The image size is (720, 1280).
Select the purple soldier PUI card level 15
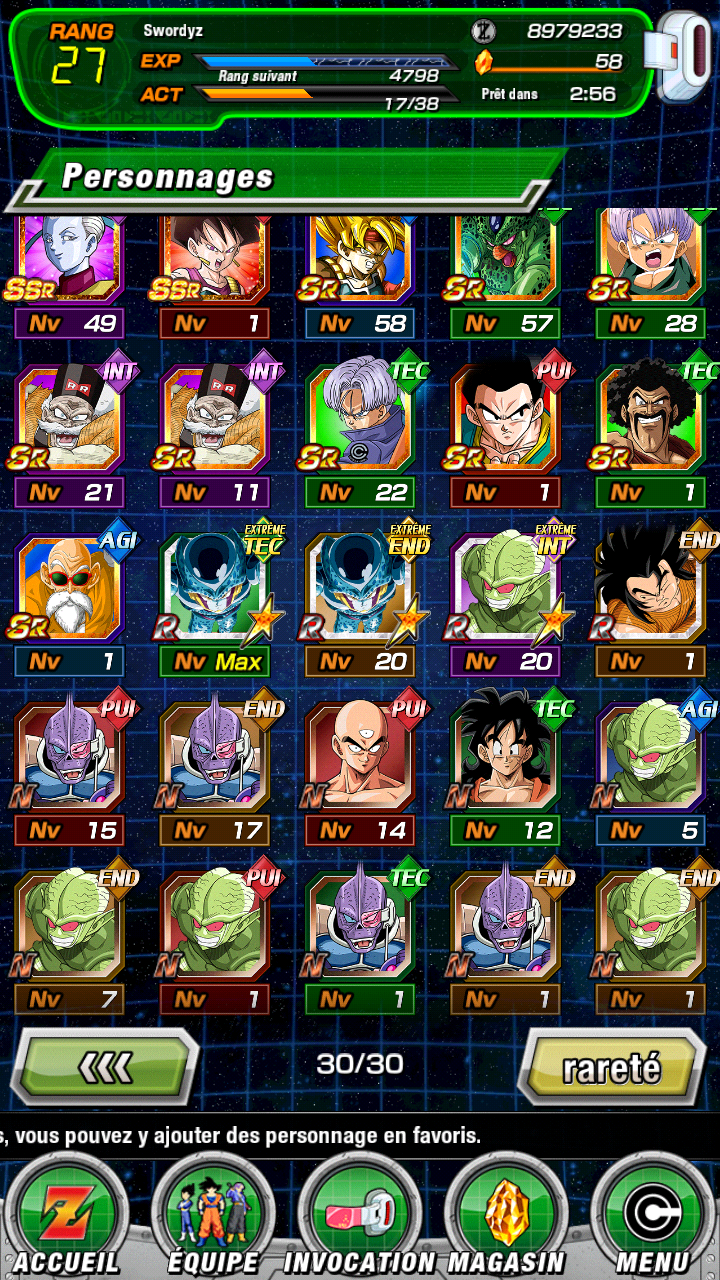(x=70, y=758)
